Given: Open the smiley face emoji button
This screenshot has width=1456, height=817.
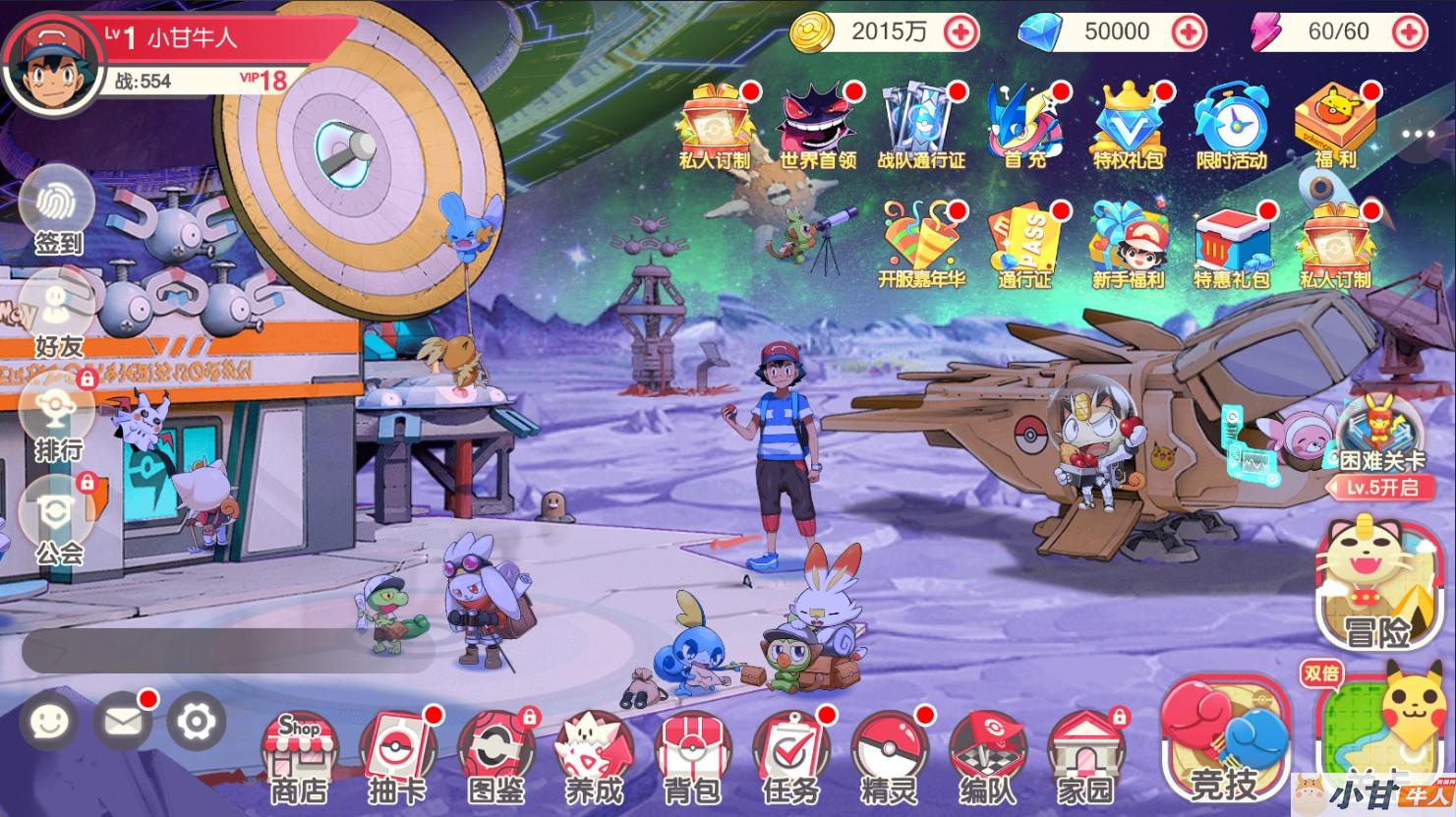Looking at the screenshot, I should coord(48,723).
